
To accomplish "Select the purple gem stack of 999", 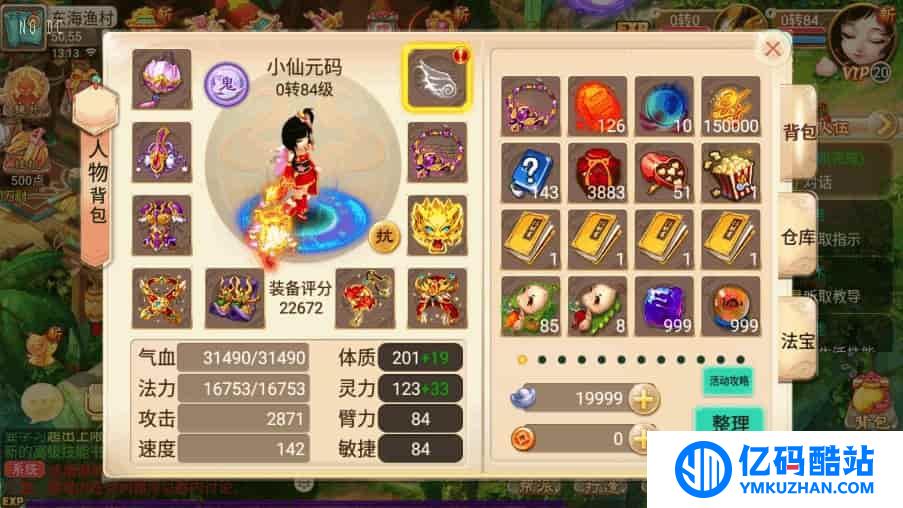I will (x=664, y=305).
